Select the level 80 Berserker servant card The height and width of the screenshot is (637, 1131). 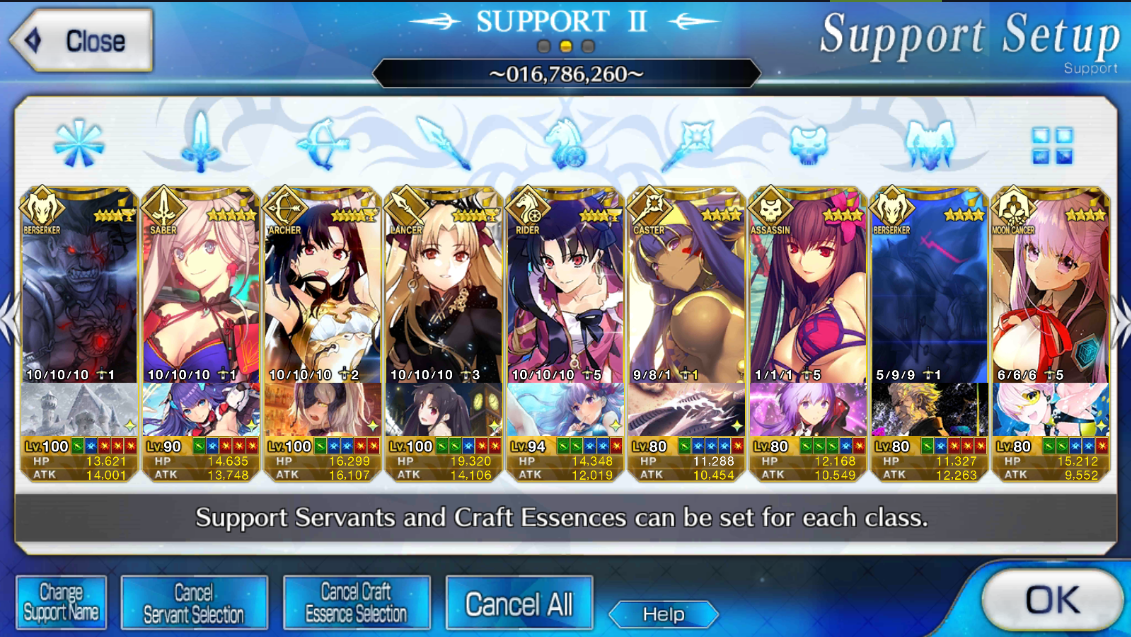click(x=929, y=290)
